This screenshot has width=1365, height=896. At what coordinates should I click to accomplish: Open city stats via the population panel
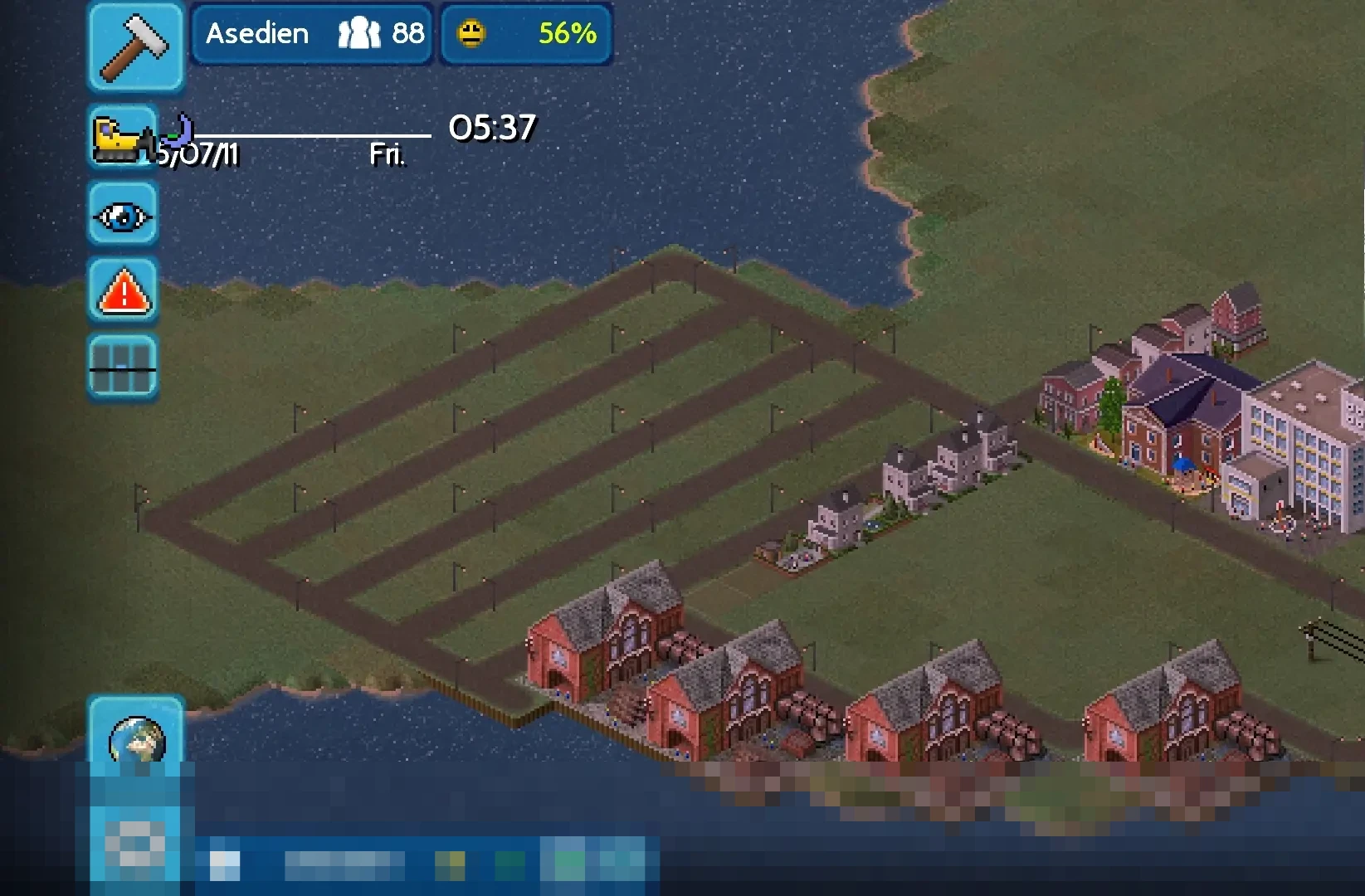tap(382, 33)
